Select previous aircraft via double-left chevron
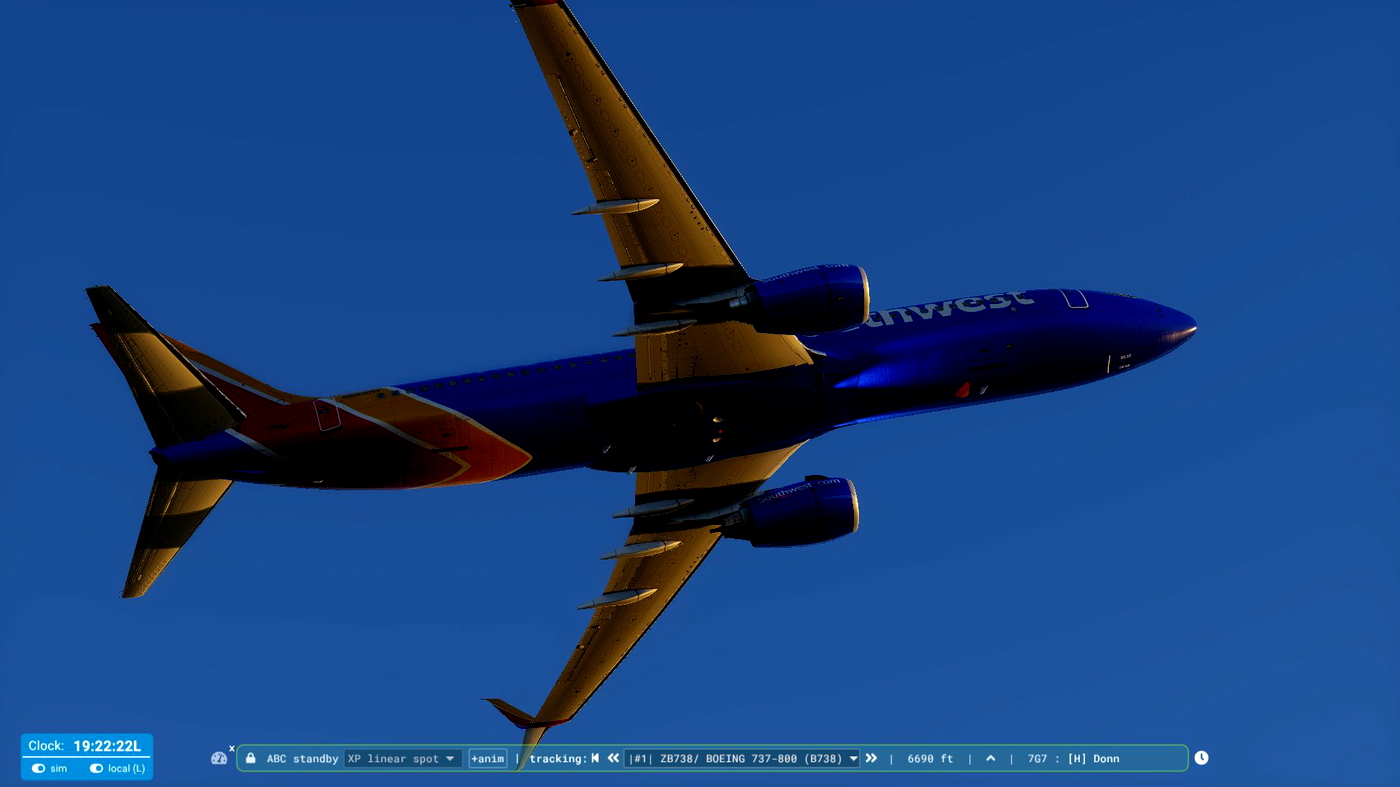Viewport: 1400px width, 787px height. point(613,758)
